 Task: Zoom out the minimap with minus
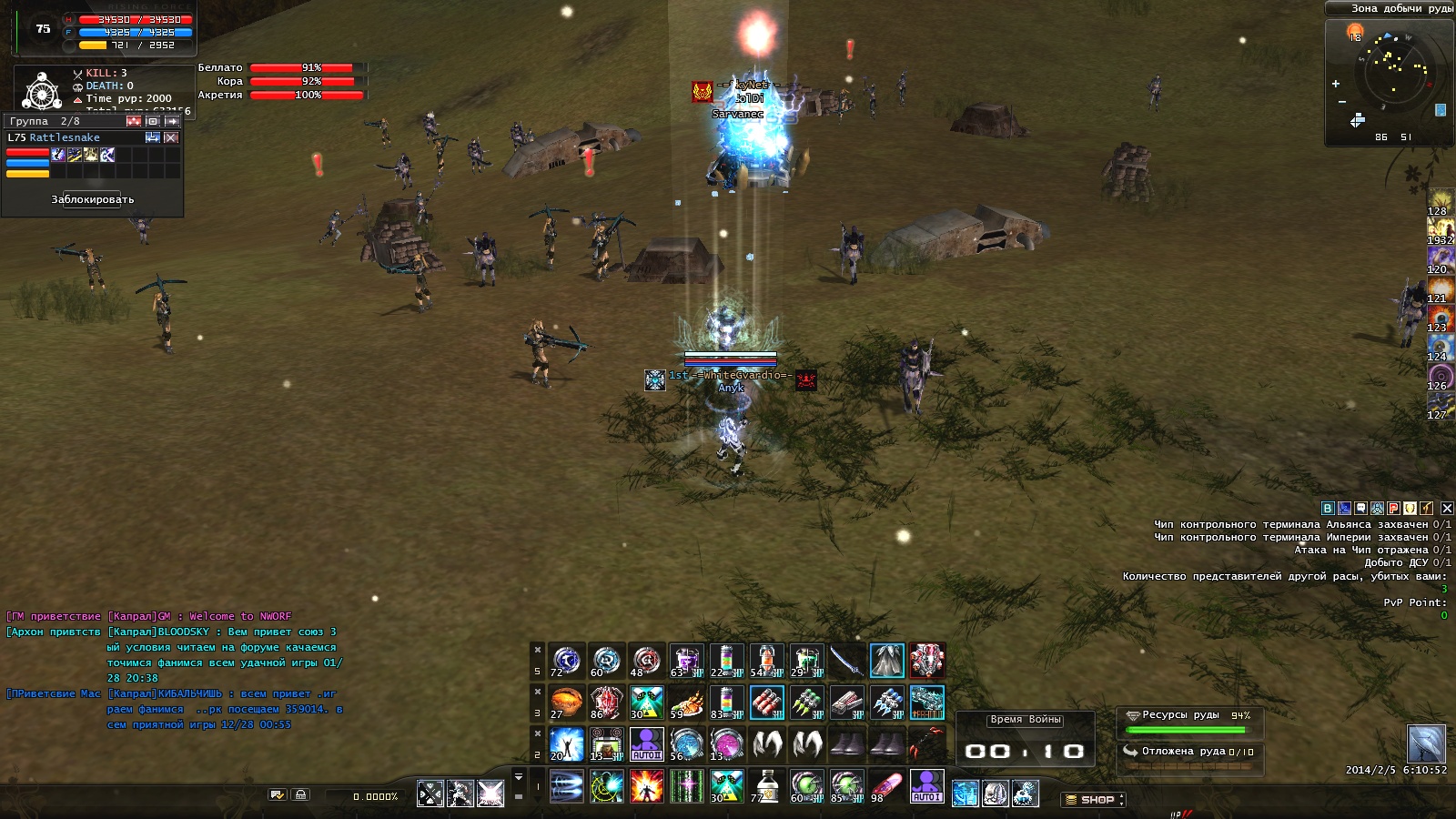pos(1341,101)
